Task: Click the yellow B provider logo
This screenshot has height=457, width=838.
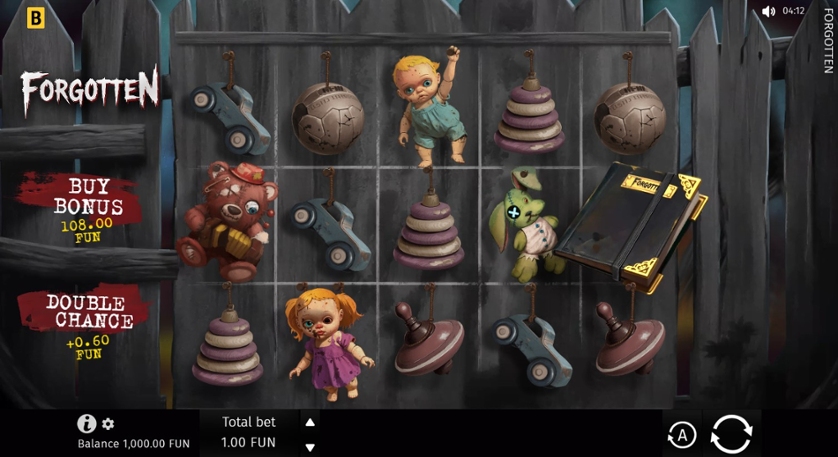Action: tap(37, 17)
